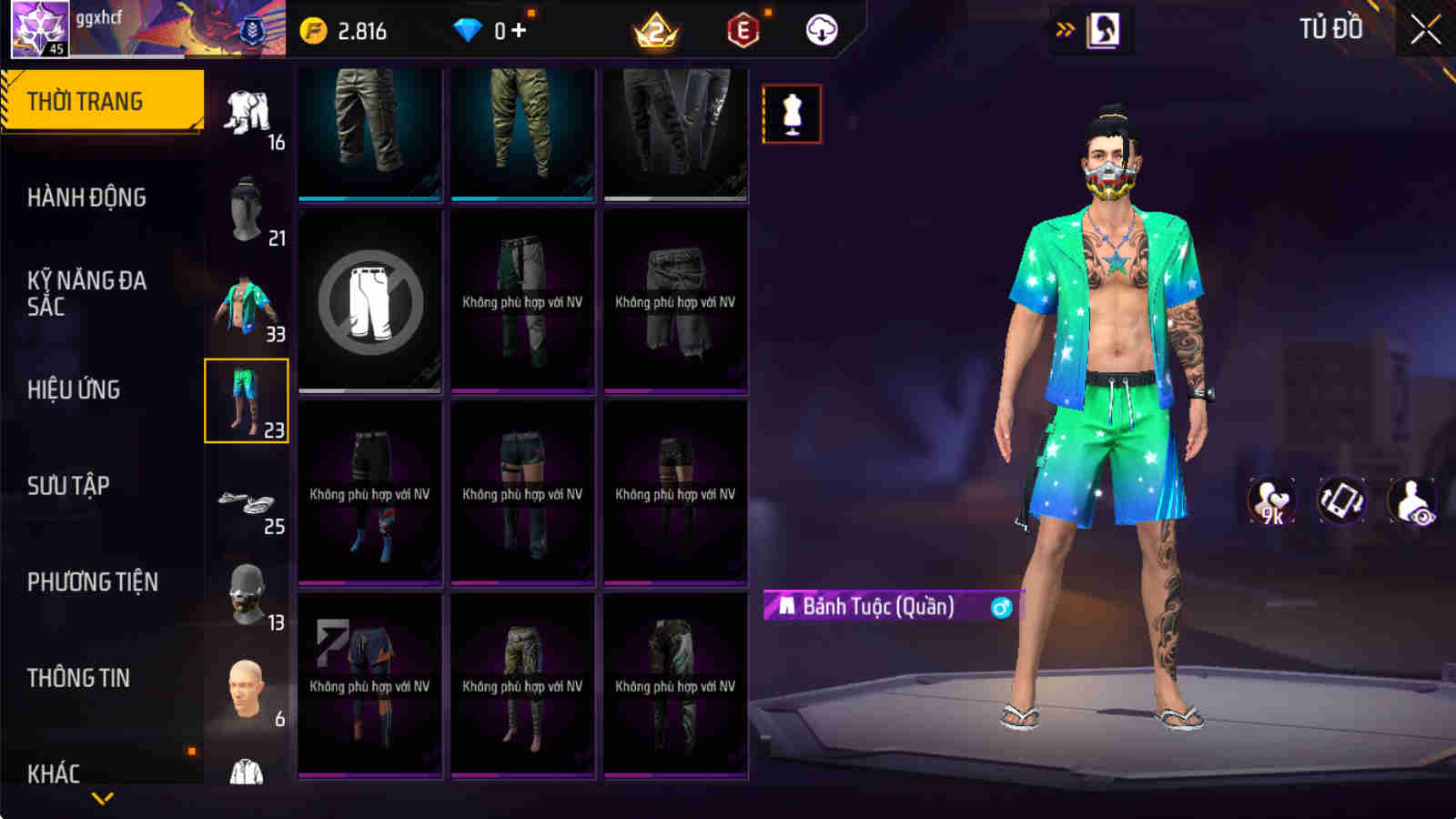Open the Elite Pass E badge
This screenshot has height=819, width=1456.
744,29
